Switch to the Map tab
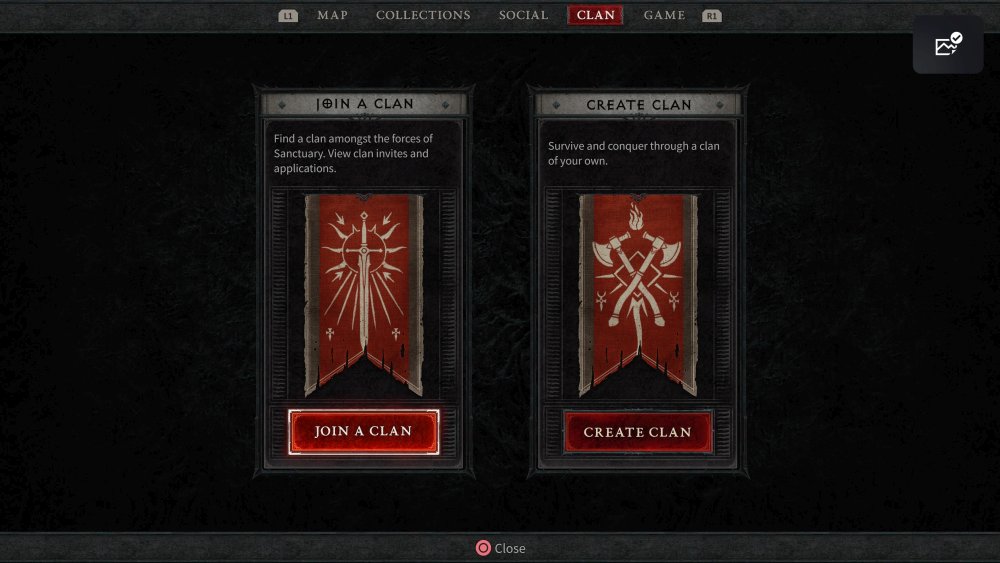1000x563 pixels. tap(332, 15)
